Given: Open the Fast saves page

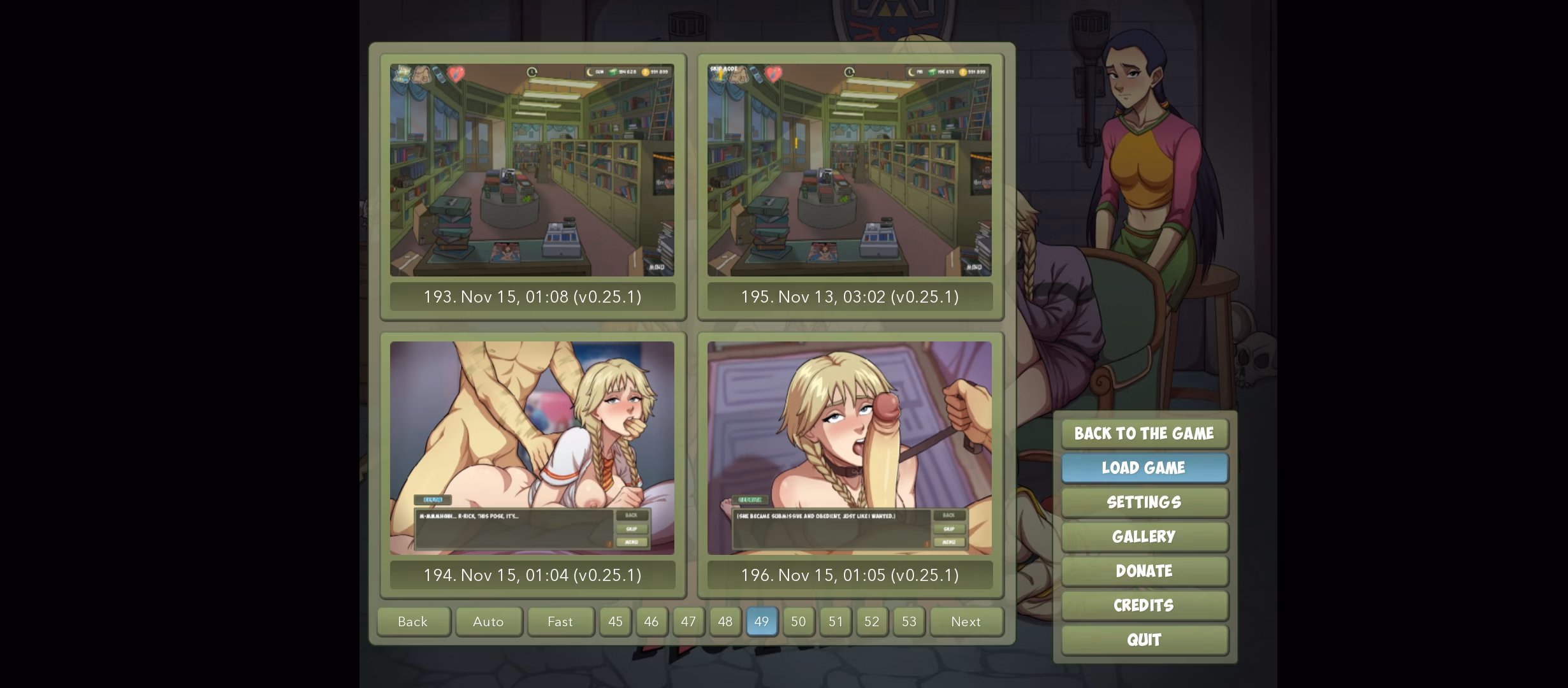Looking at the screenshot, I should point(560,622).
